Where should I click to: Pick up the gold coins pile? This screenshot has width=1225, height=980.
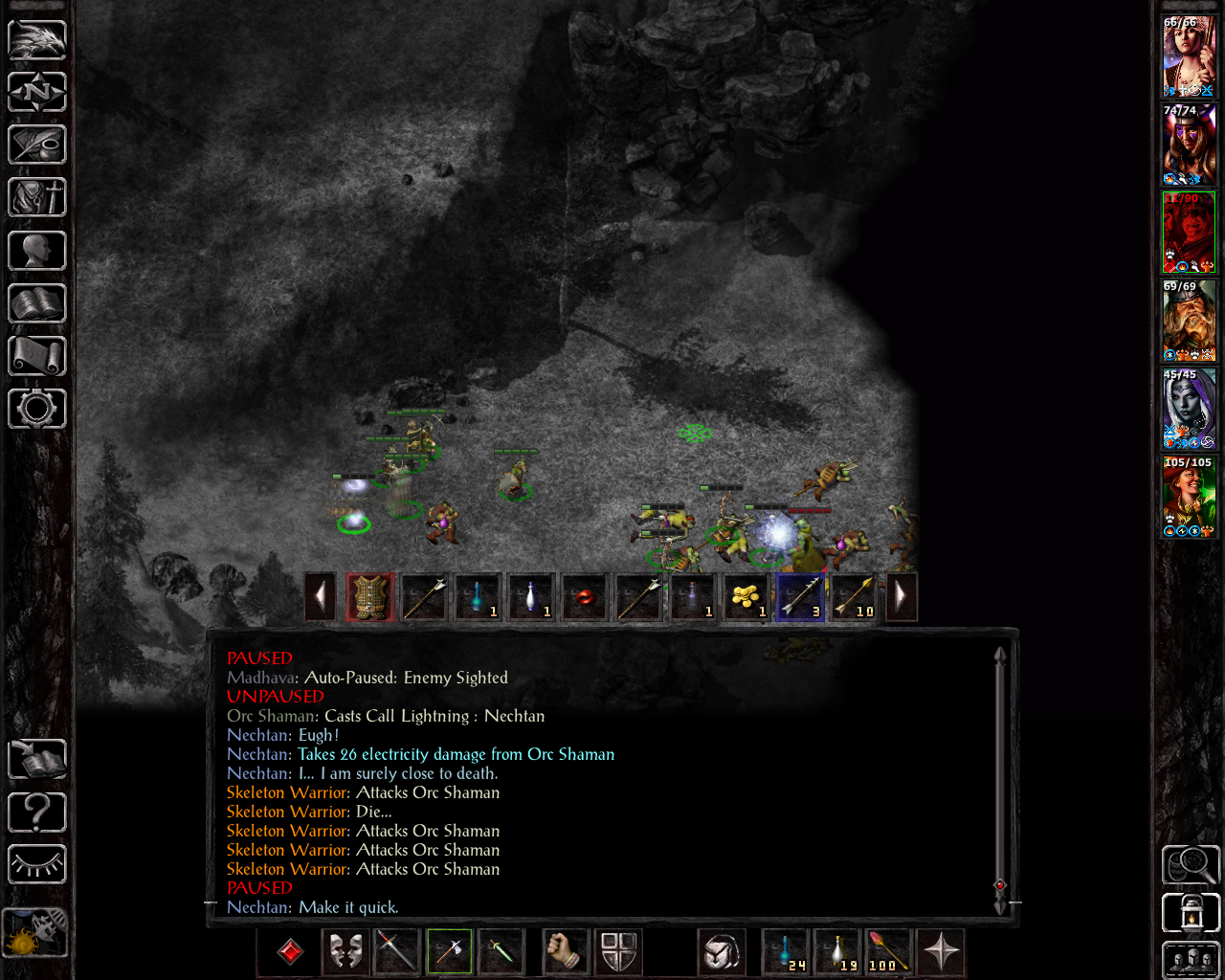(x=746, y=597)
